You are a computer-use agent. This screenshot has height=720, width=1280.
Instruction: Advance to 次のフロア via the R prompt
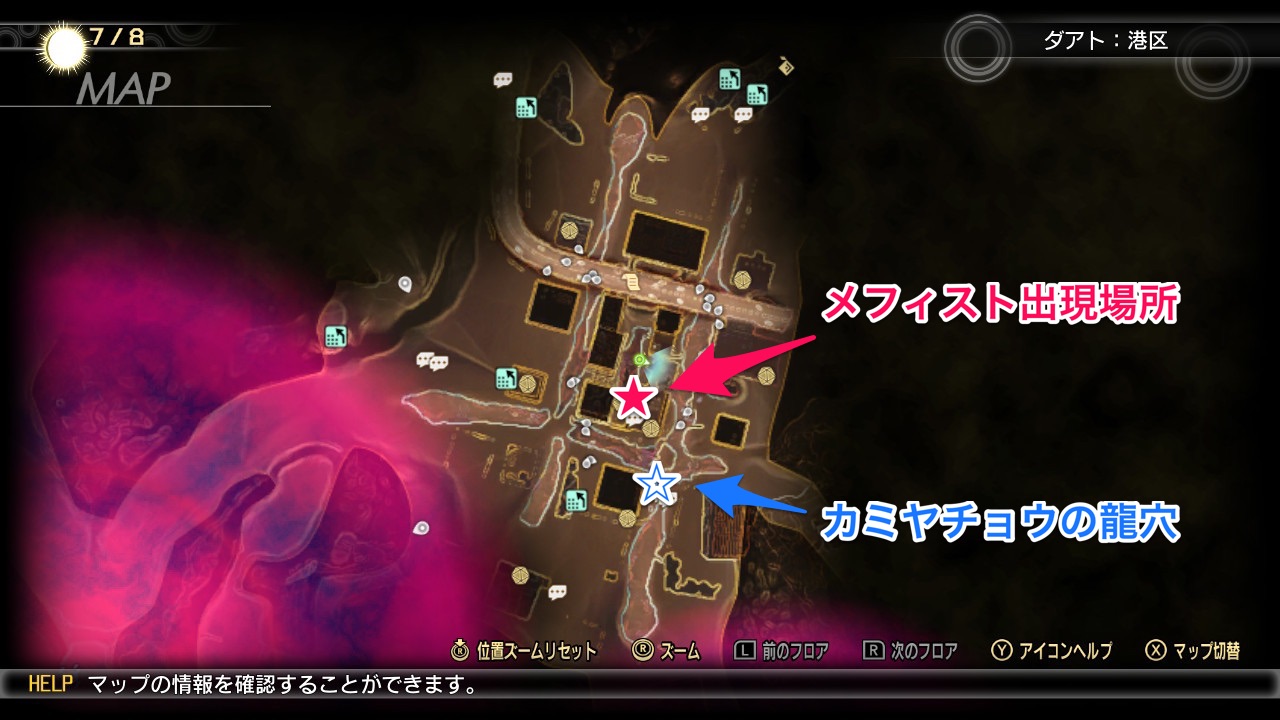[912, 650]
